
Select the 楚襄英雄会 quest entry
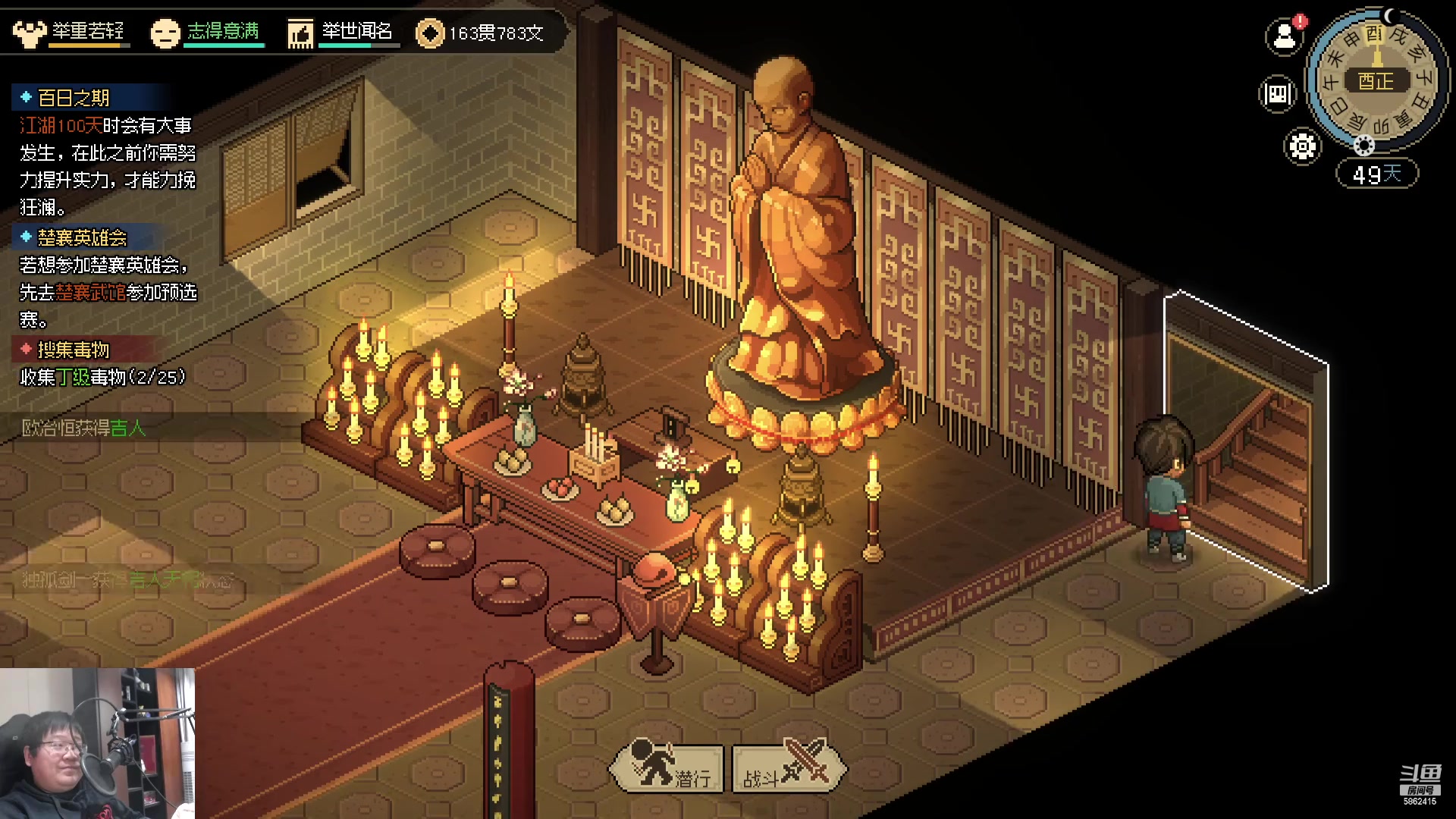pyautogui.click(x=82, y=237)
